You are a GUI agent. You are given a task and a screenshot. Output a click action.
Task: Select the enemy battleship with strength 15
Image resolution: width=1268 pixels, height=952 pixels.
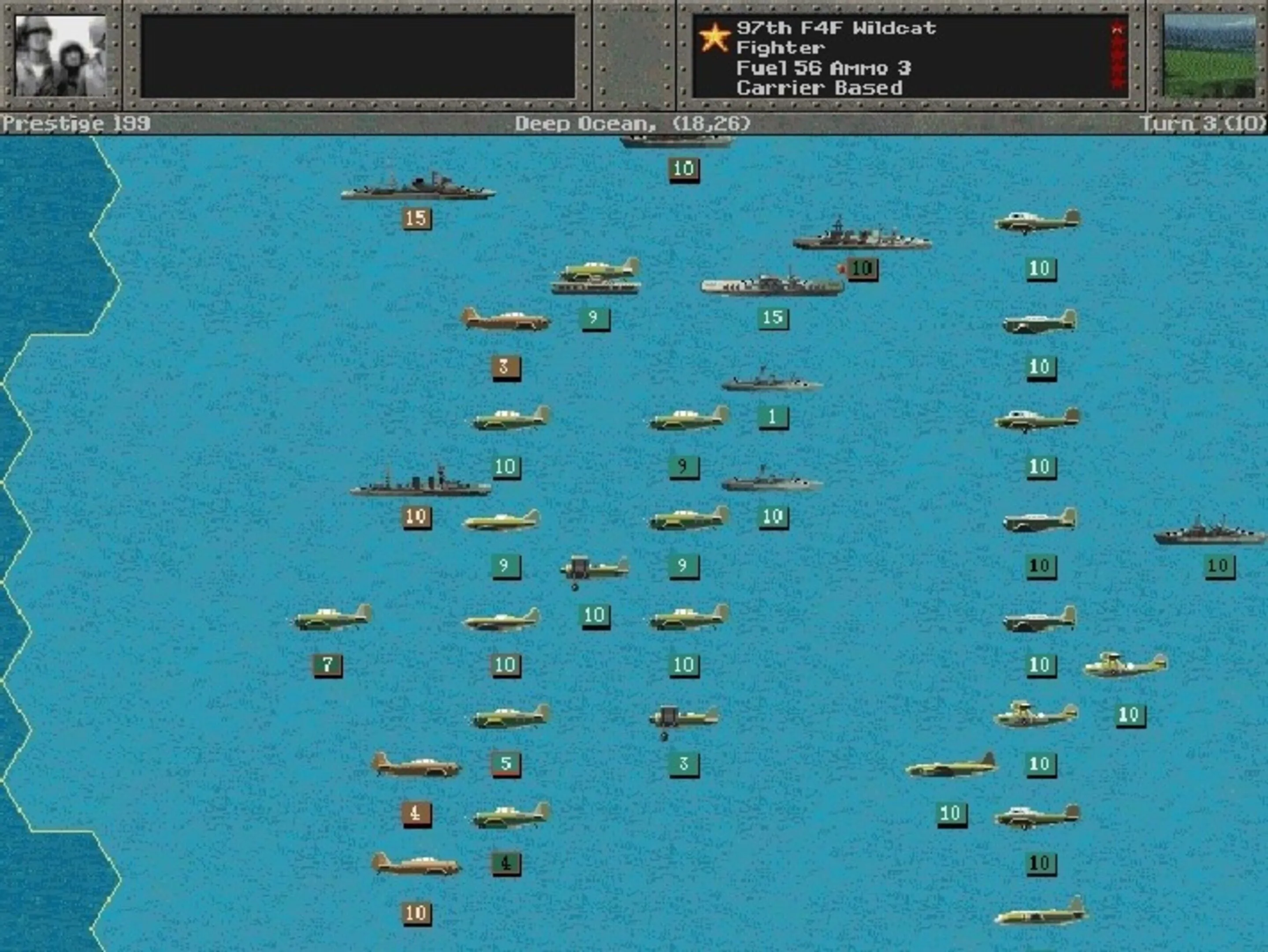point(417,188)
